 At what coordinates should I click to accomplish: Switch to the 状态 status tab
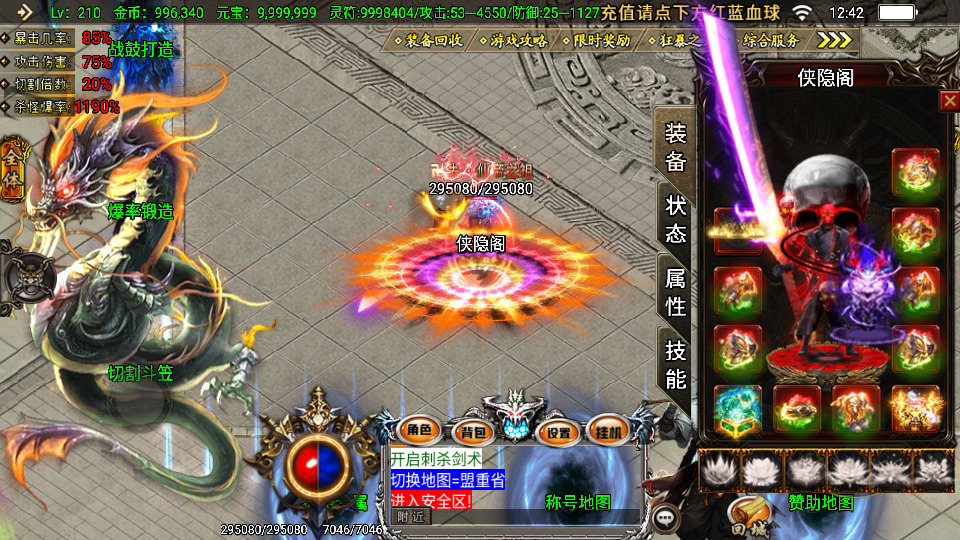click(676, 219)
